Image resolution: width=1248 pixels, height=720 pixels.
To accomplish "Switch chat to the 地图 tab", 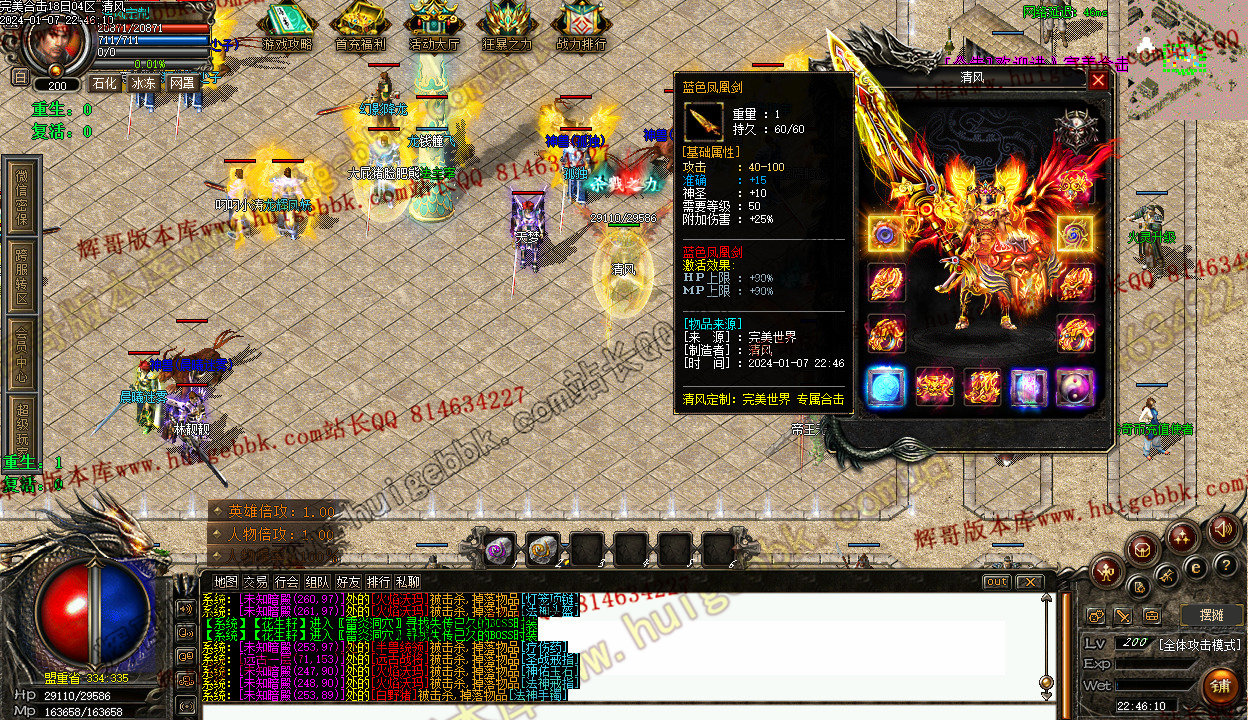I will pyautogui.click(x=226, y=582).
